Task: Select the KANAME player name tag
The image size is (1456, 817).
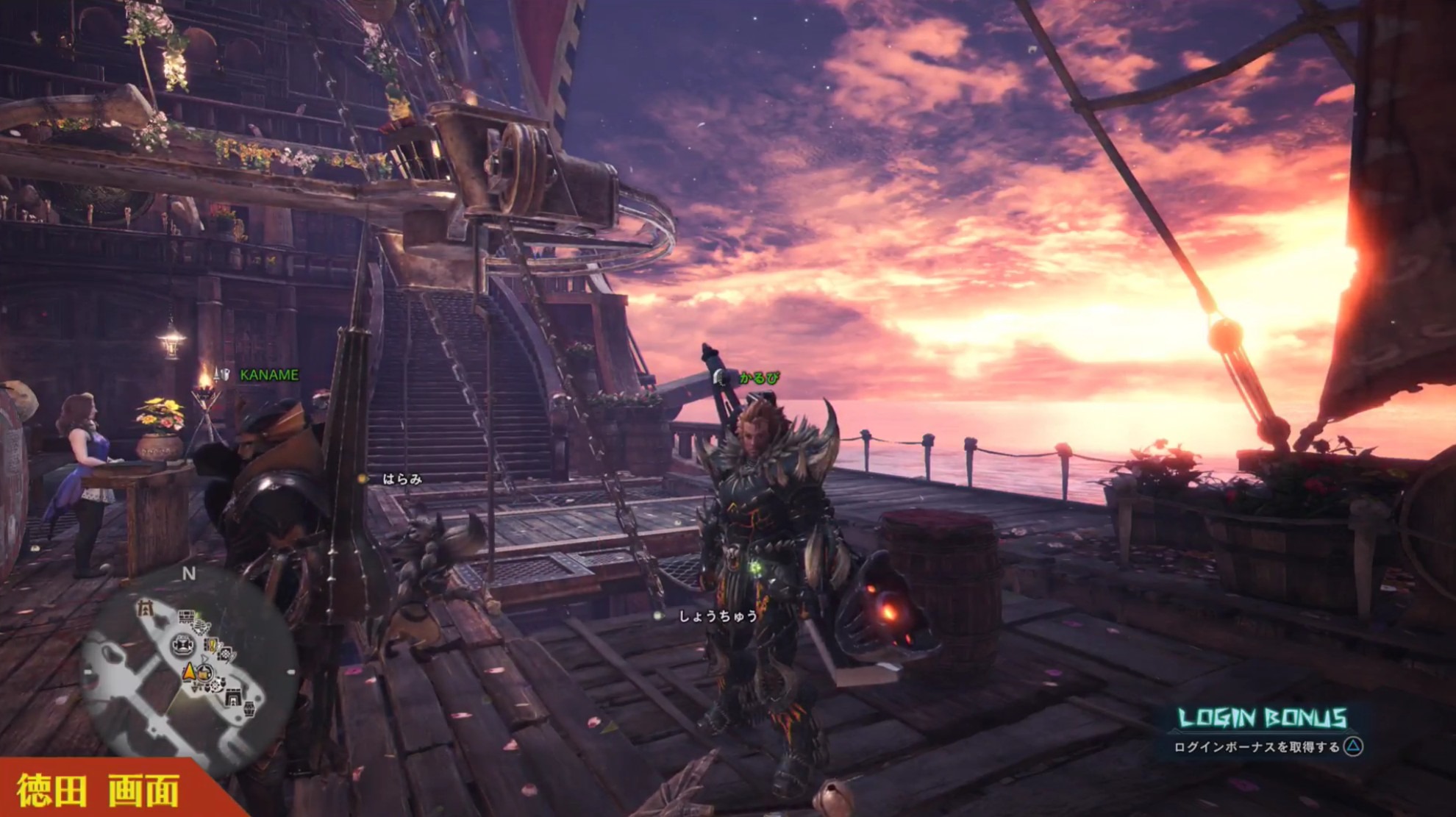Action: (269, 375)
